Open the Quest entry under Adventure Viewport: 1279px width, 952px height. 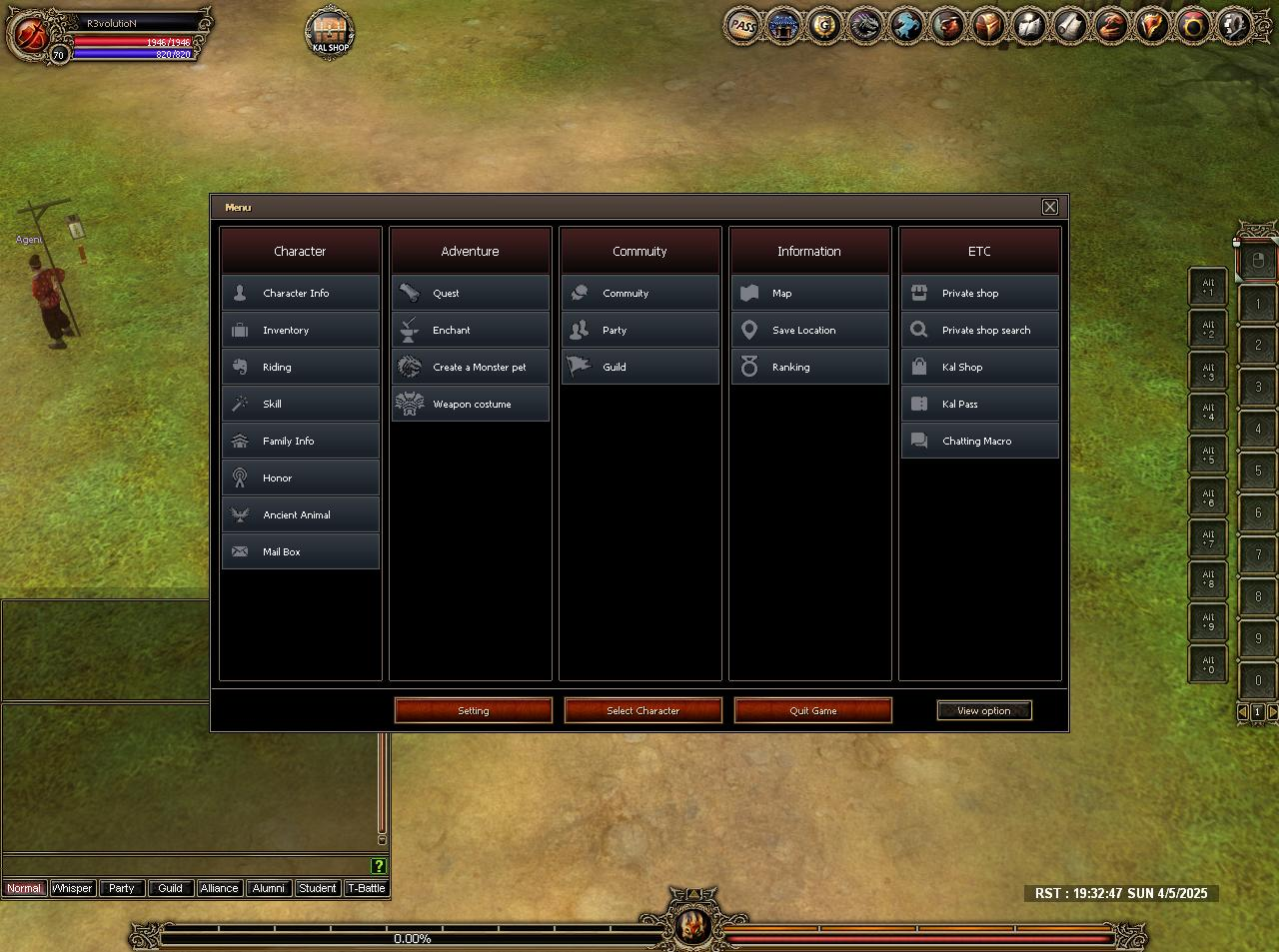pyautogui.click(x=470, y=293)
